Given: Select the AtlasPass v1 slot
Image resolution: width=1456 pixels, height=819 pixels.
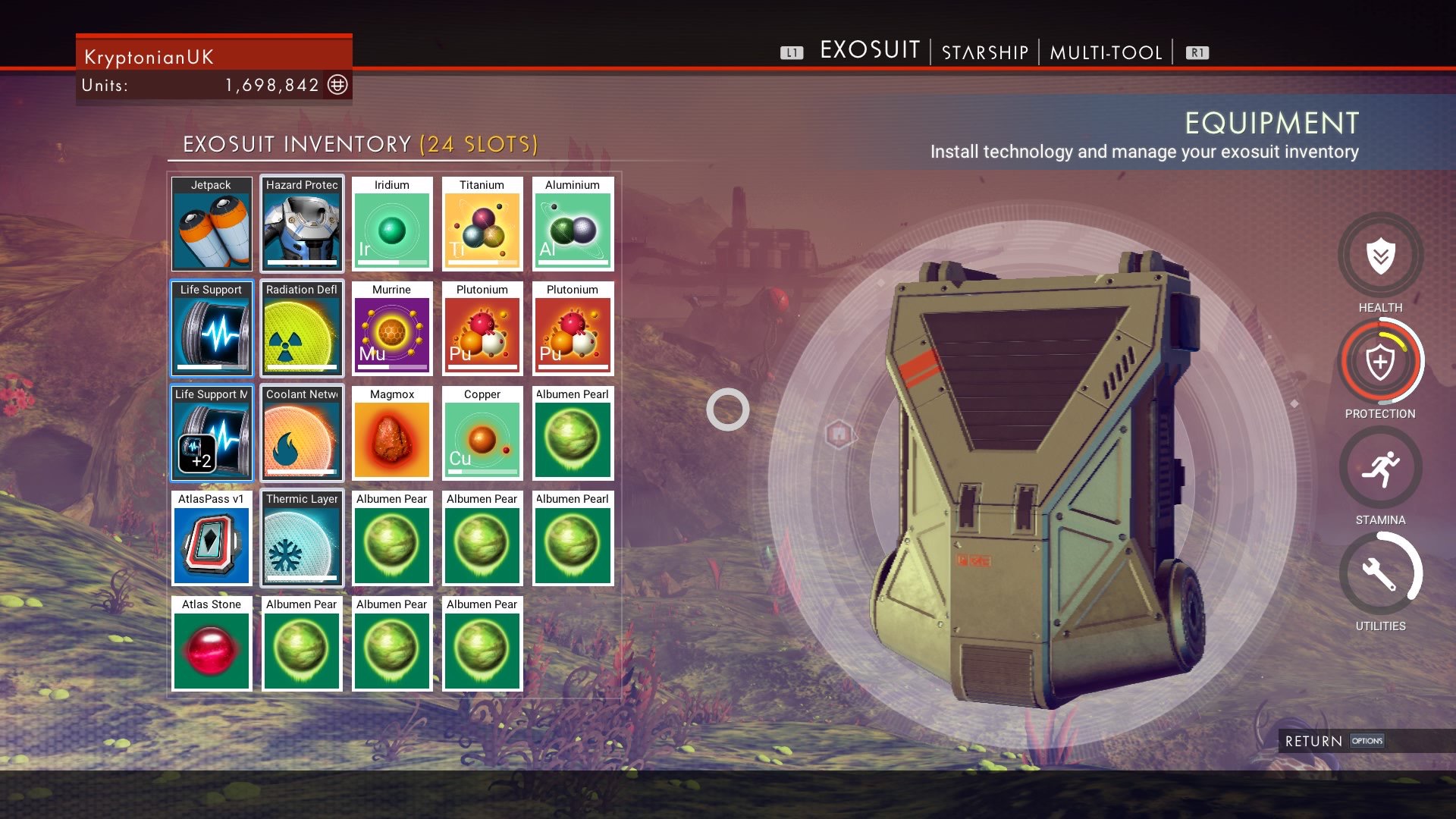Looking at the screenshot, I should 212,538.
